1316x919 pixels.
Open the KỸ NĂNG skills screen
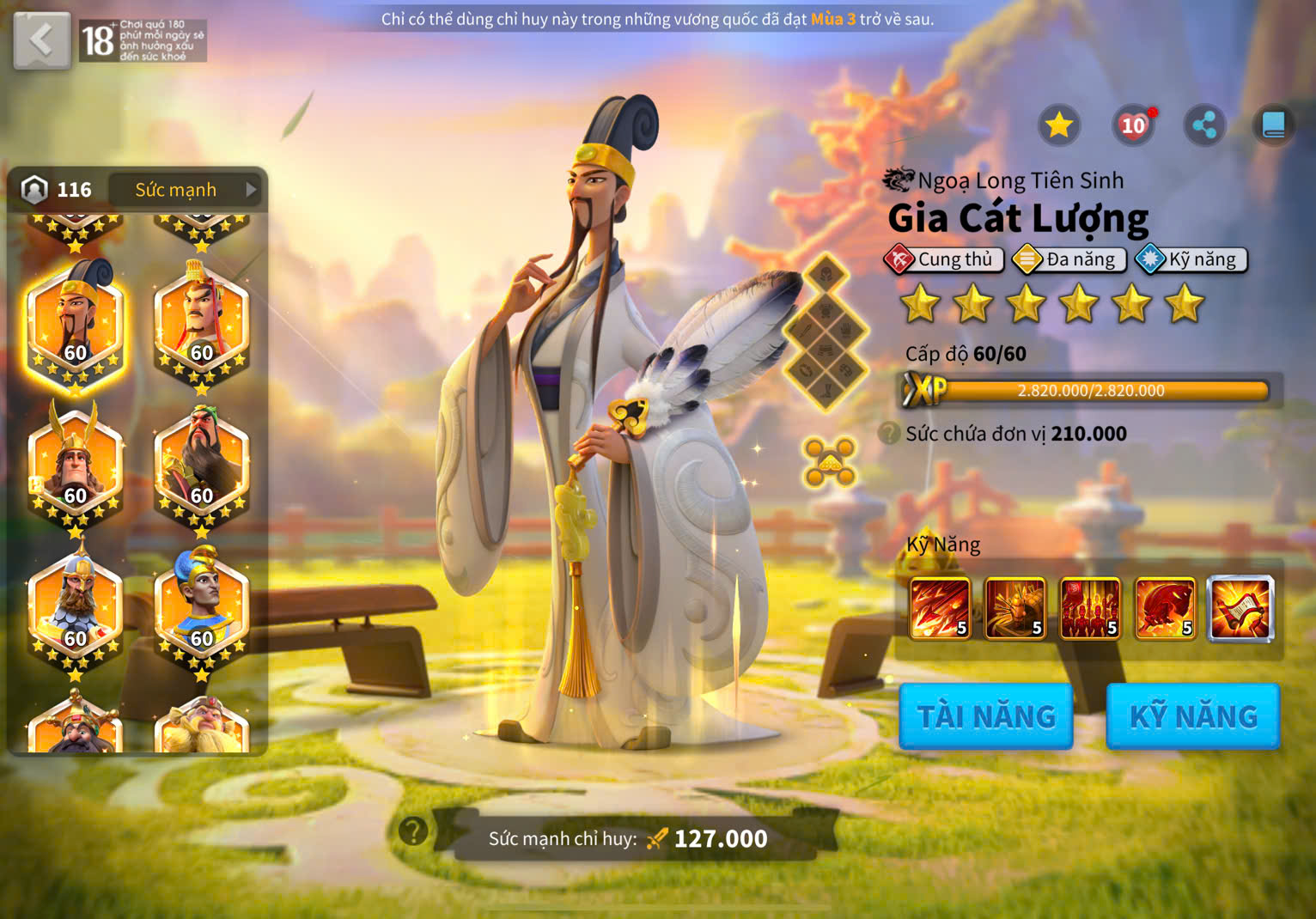pos(1193,716)
